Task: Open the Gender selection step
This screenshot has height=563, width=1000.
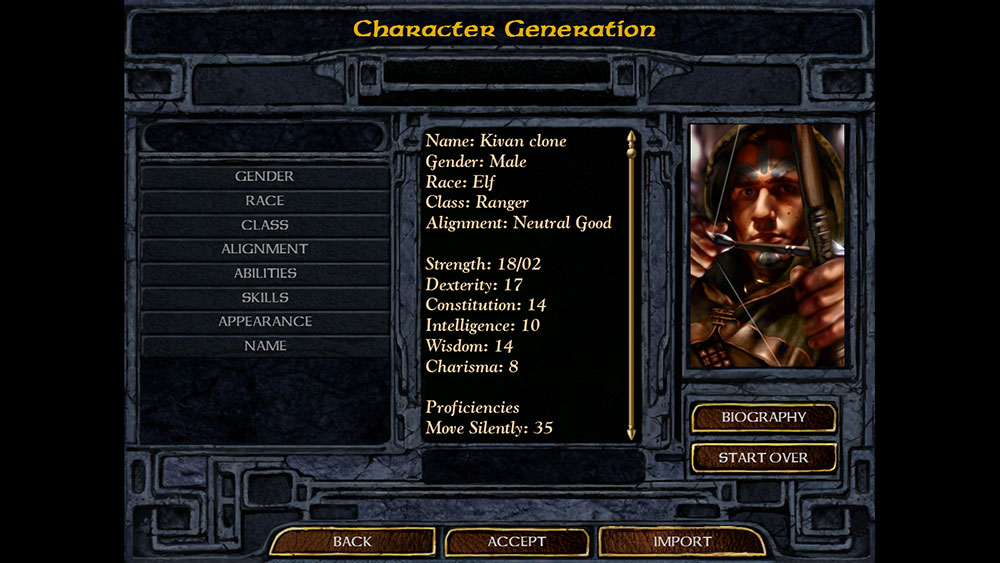Action: (264, 177)
